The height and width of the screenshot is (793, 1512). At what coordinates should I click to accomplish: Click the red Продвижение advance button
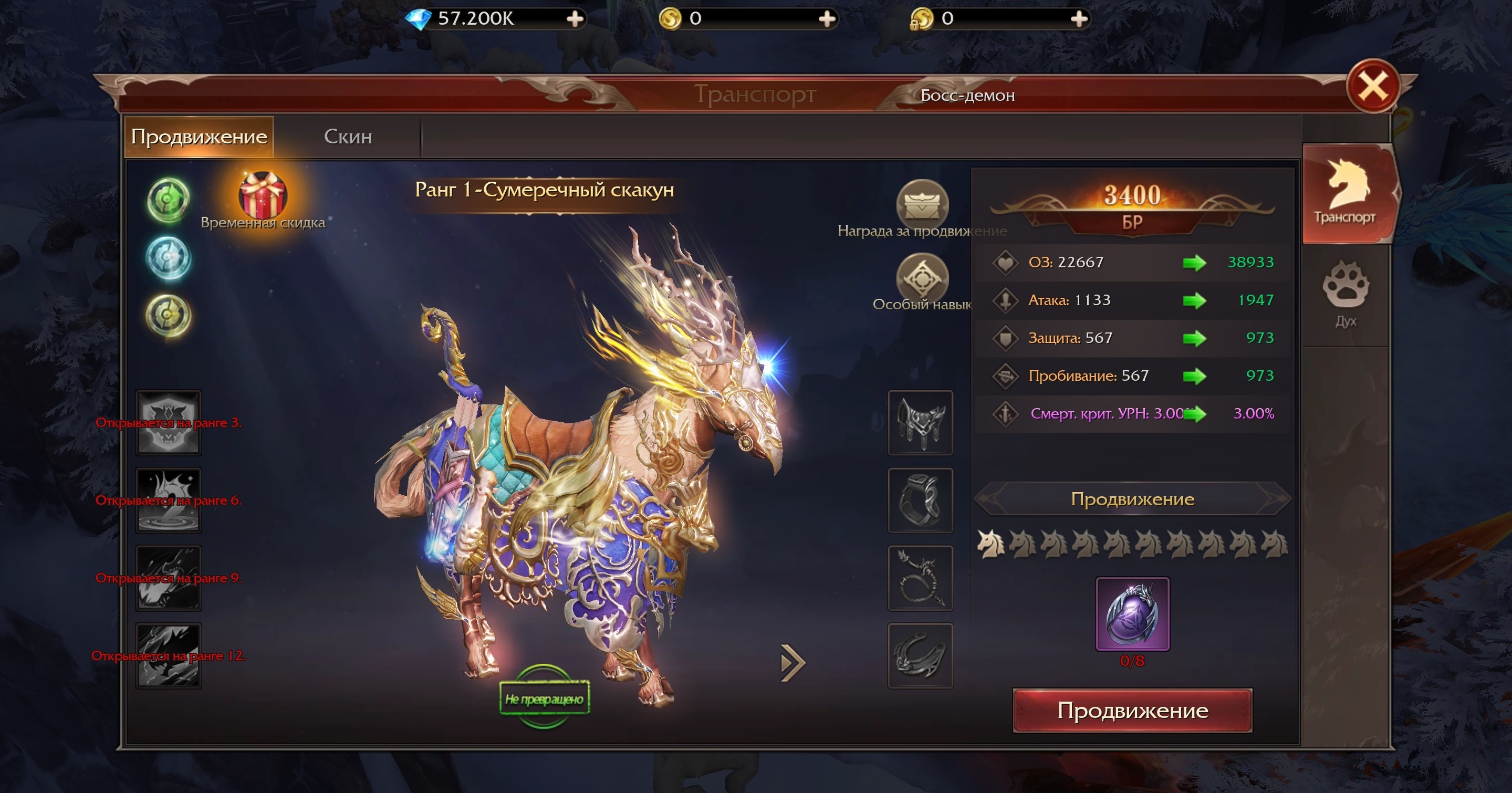pyautogui.click(x=1132, y=710)
